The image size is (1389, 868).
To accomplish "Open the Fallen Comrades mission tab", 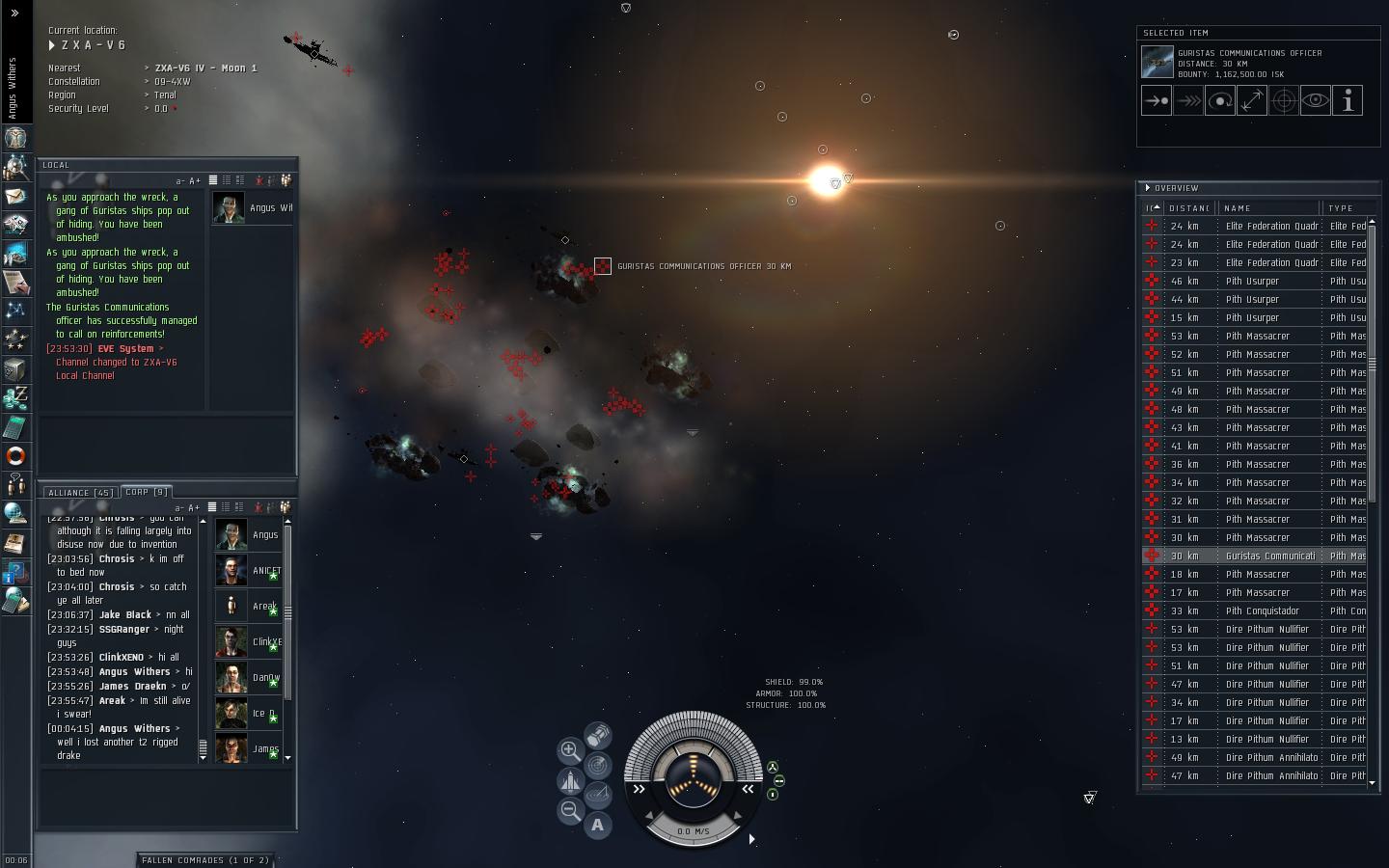I will pos(204,859).
